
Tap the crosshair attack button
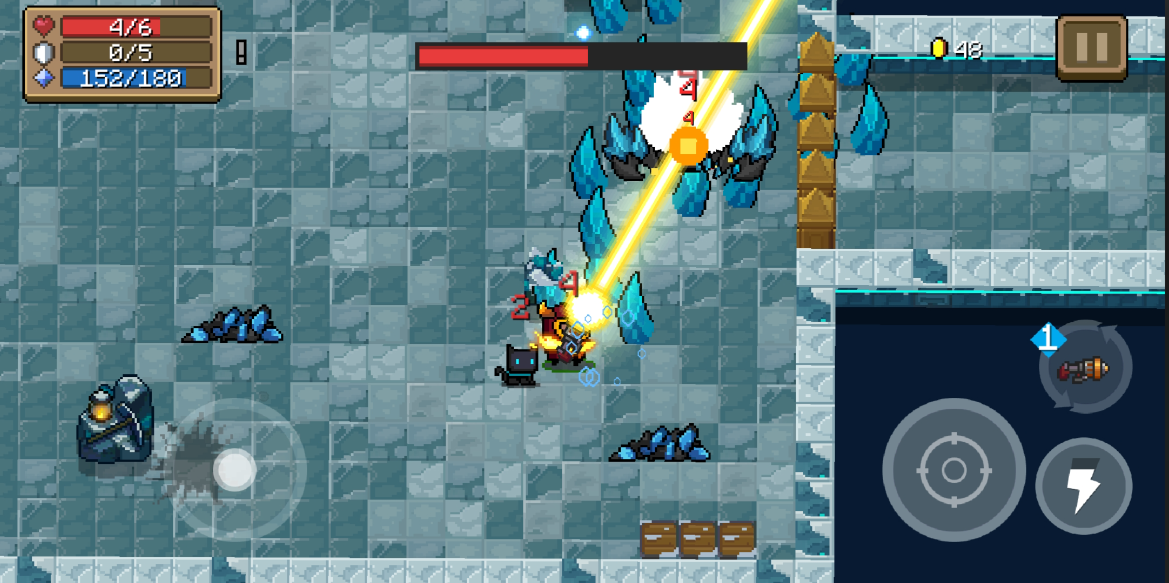pos(953,469)
